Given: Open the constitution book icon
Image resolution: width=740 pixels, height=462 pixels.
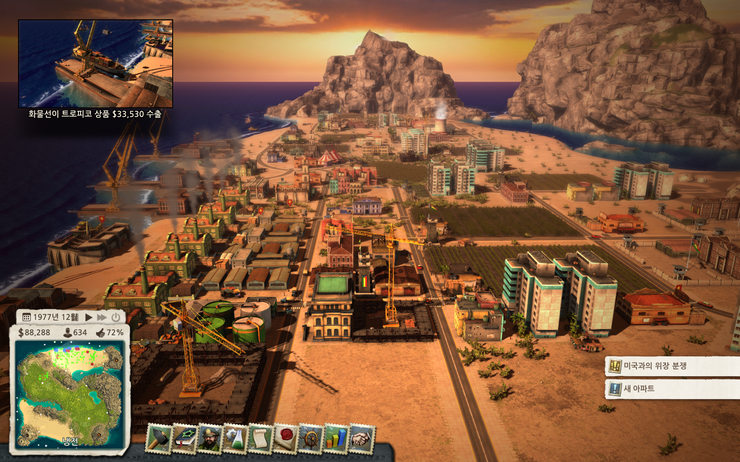Looking at the screenshot, I should pyautogui.click(x=185, y=438).
